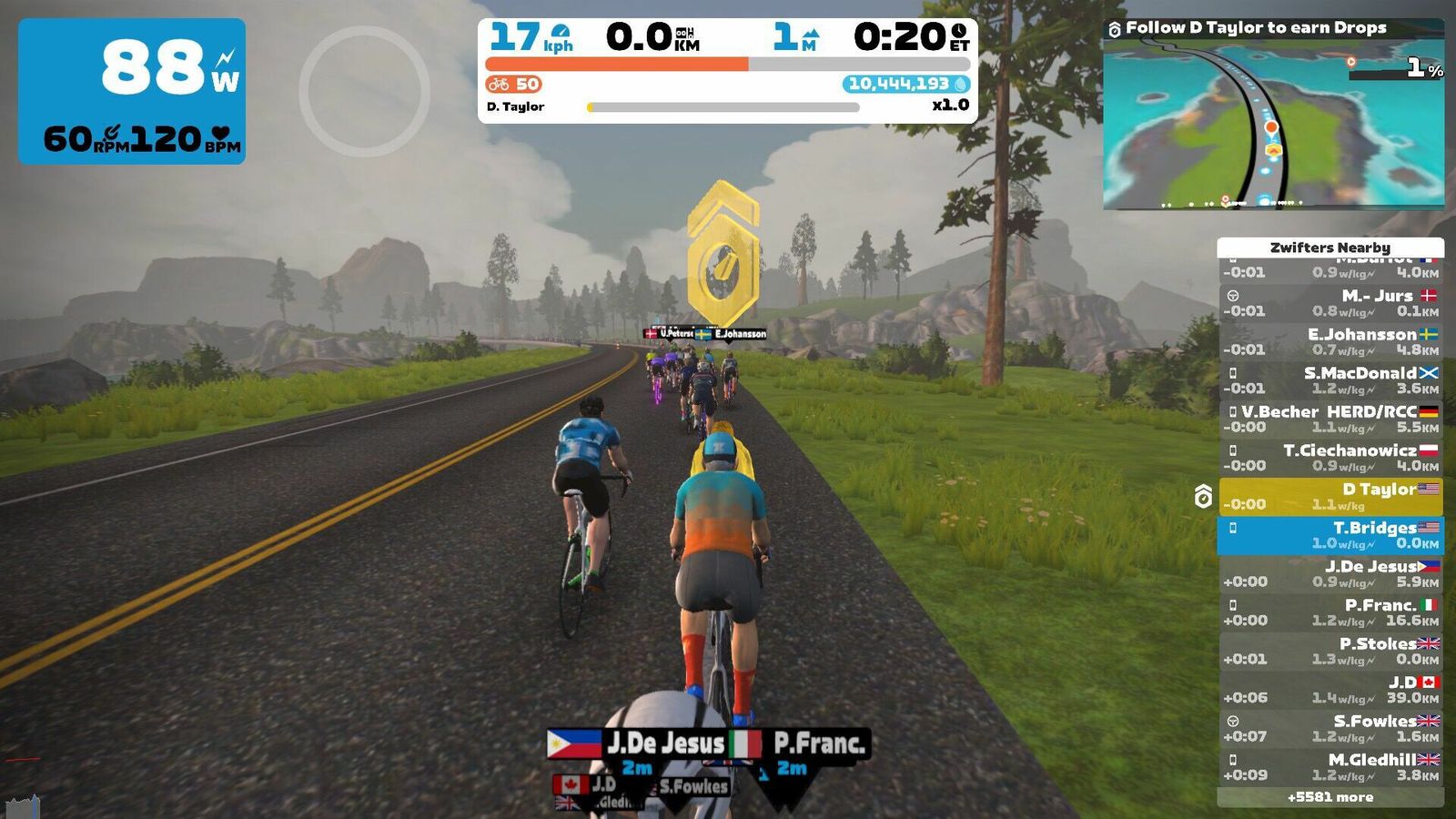Pick P.Franc. in the riders list
The width and height of the screenshot is (1456, 819).
click(x=1330, y=612)
